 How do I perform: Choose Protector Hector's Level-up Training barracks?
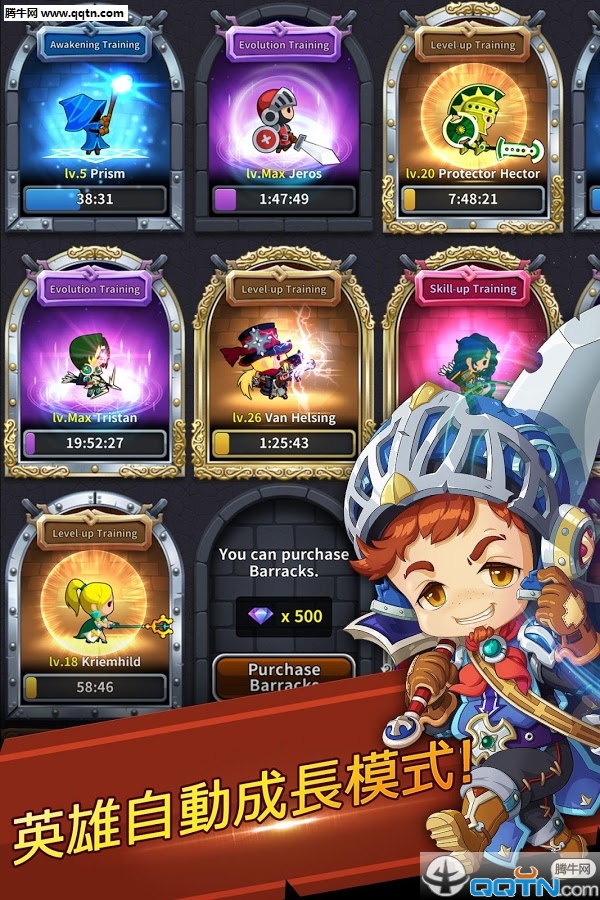click(x=473, y=120)
